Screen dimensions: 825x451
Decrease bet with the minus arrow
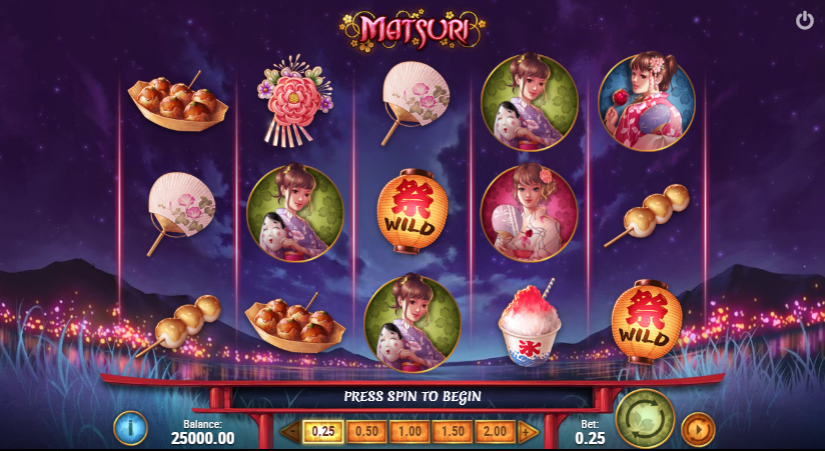point(290,432)
